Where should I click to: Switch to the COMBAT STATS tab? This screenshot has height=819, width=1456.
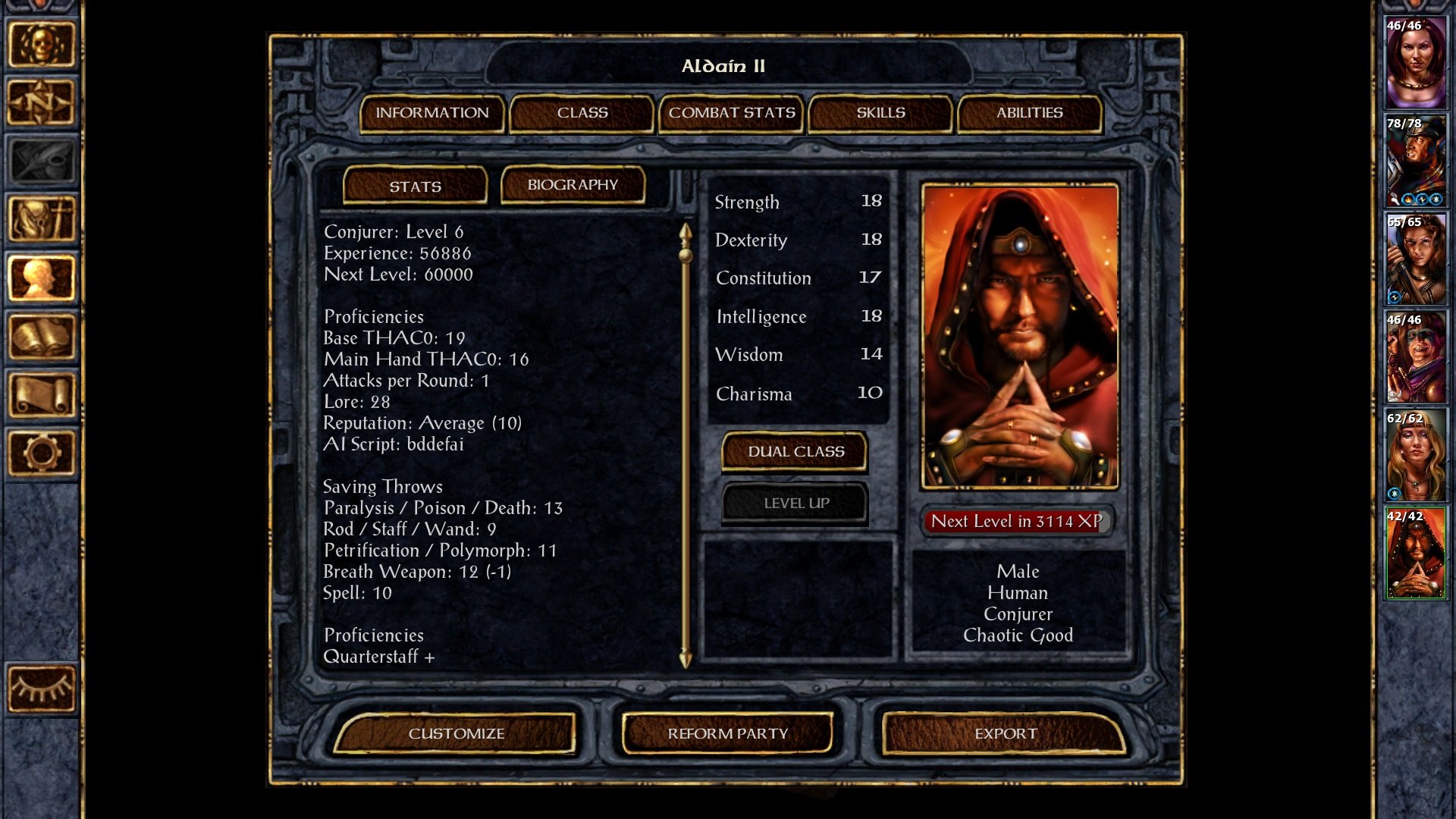point(730,112)
